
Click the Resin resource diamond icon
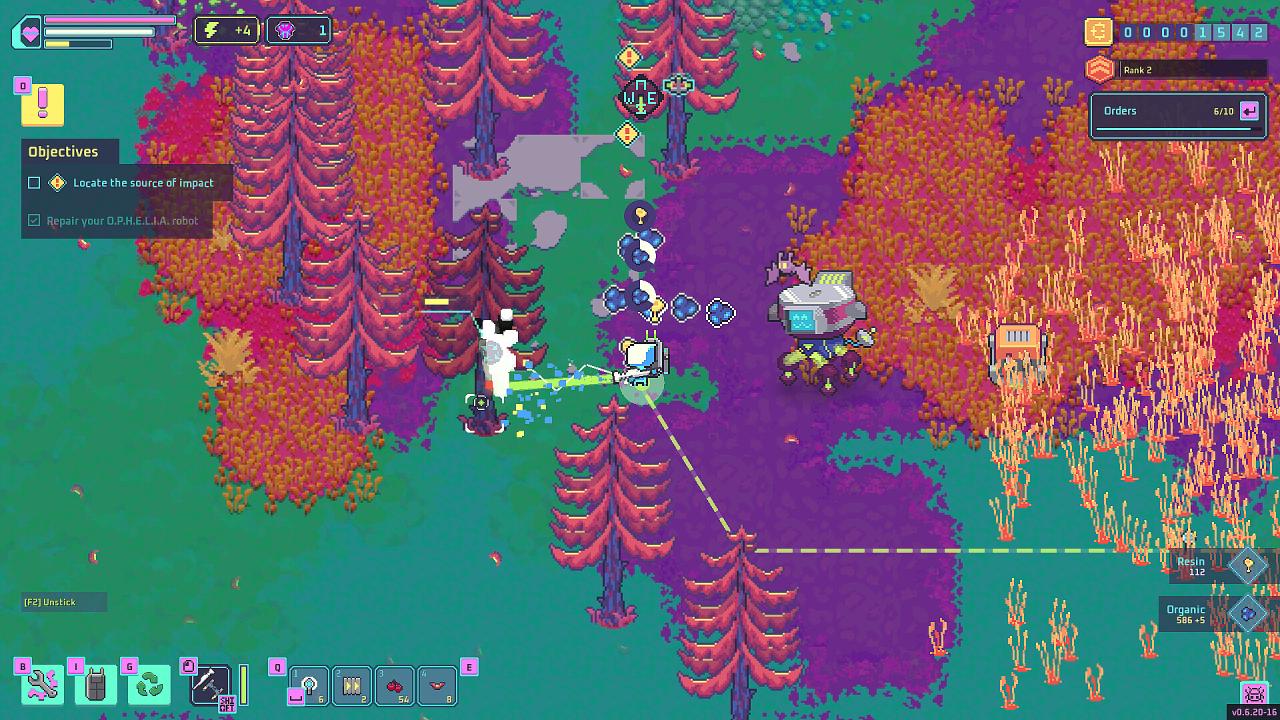point(1247,565)
